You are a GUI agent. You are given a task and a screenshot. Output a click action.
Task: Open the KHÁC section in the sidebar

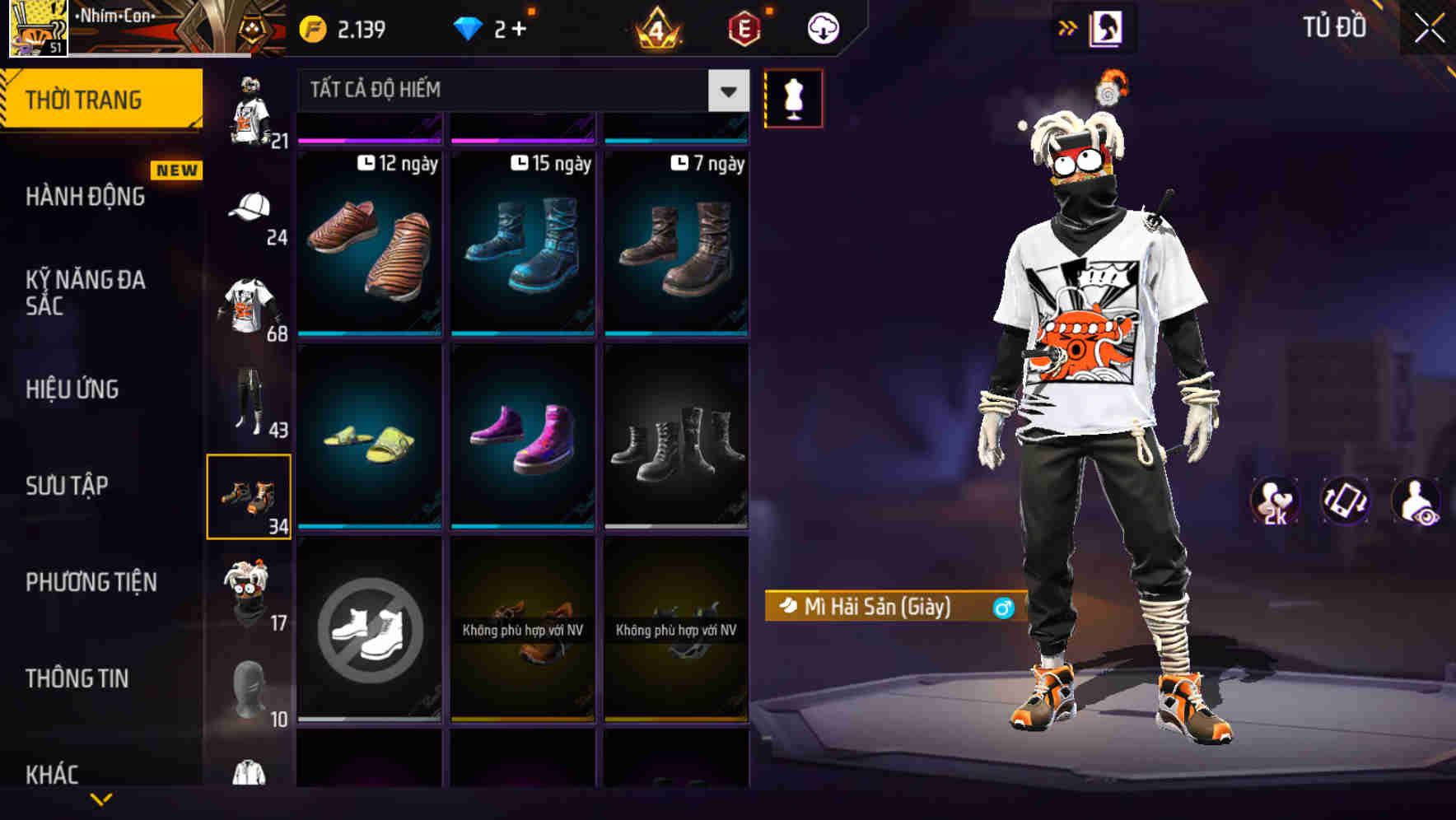point(54,775)
